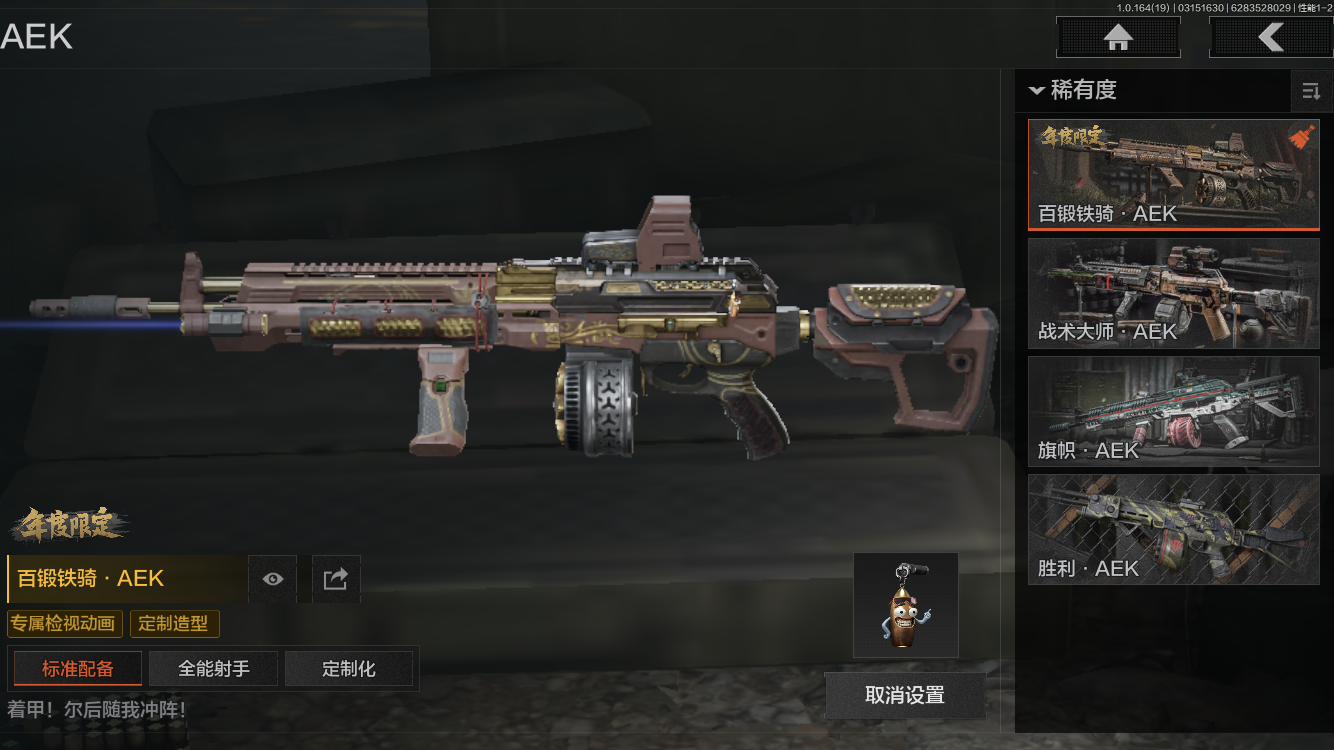Open the 定制化 tab
Image resolution: width=1334 pixels, height=750 pixels.
point(349,669)
